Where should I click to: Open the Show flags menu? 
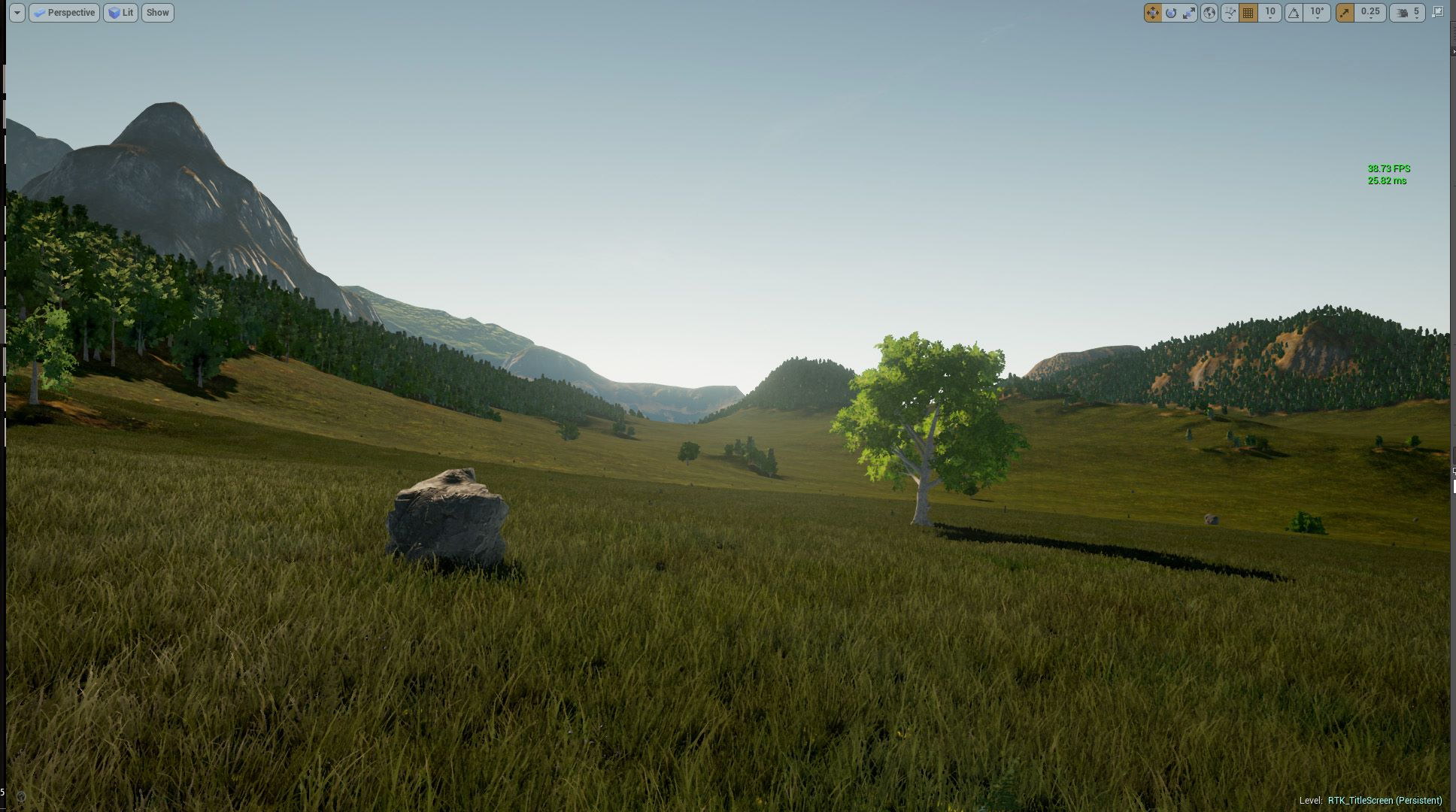point(157,12)
